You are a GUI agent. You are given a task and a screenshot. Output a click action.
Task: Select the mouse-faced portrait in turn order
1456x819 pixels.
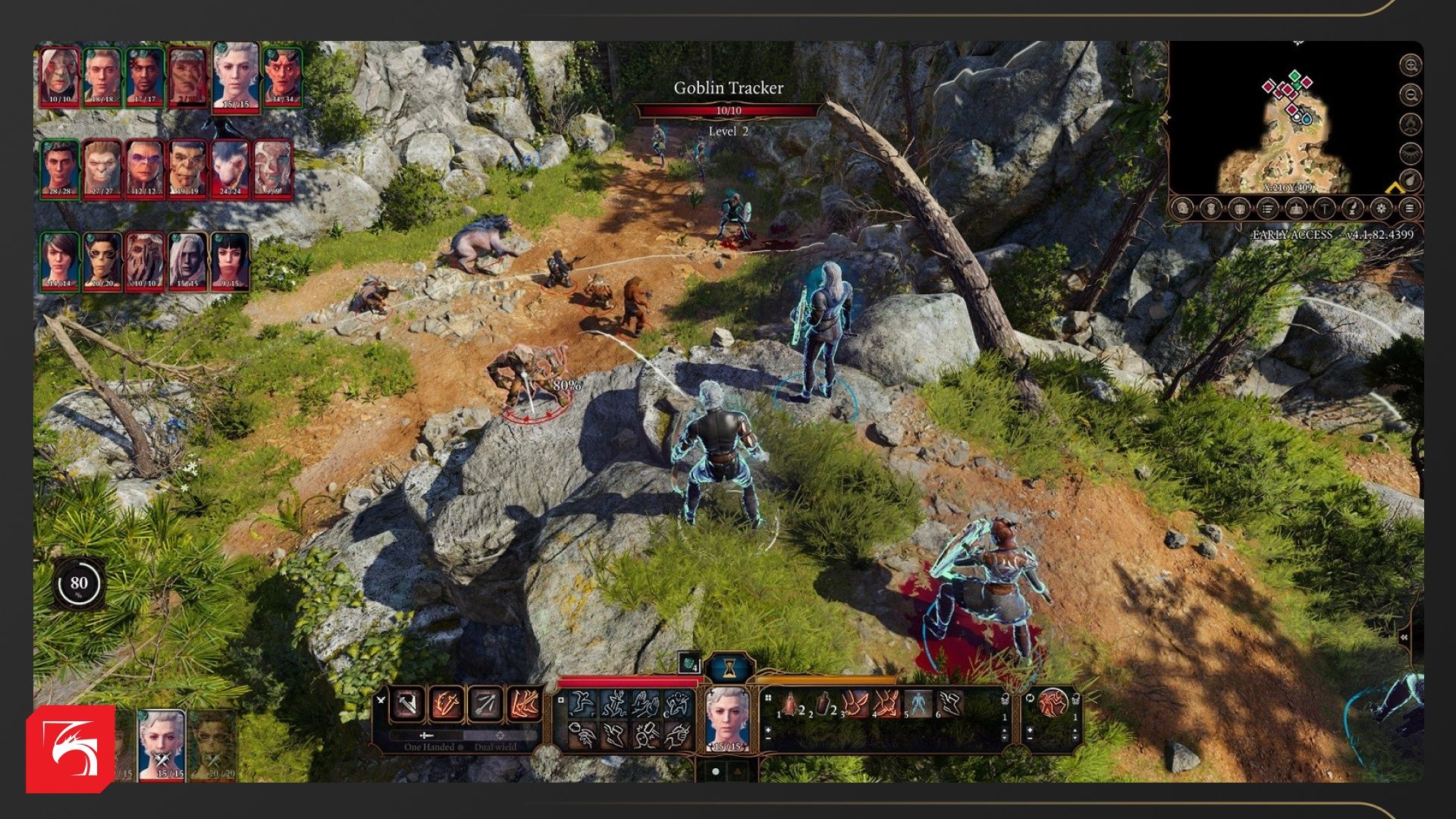[x=231, y=168]
